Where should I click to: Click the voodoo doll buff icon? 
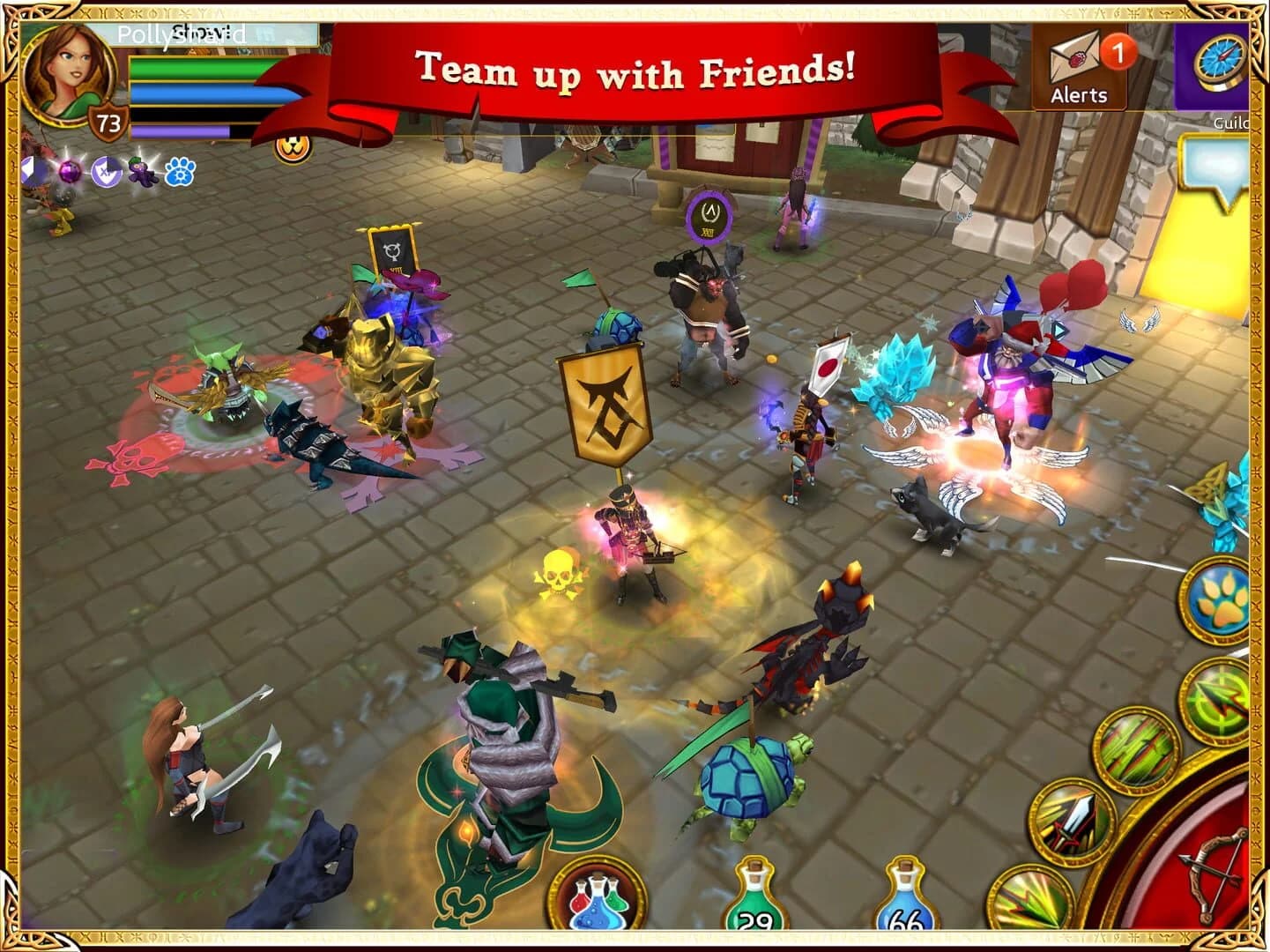point(141,171)
